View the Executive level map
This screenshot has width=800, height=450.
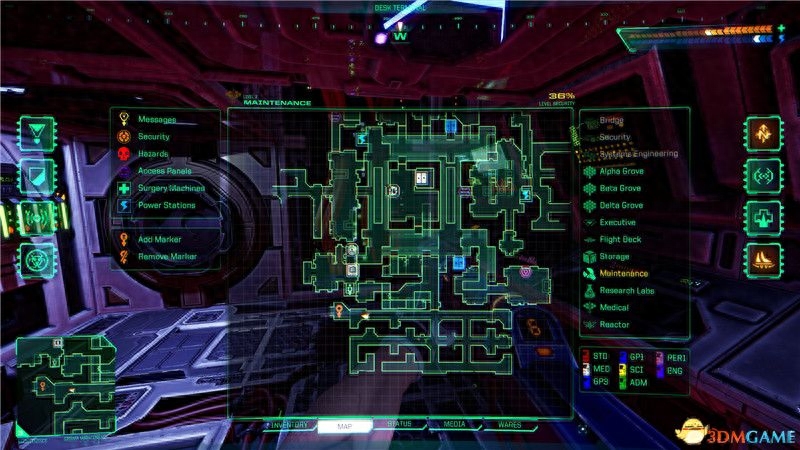pyautogui.click(x=617, y=222)
